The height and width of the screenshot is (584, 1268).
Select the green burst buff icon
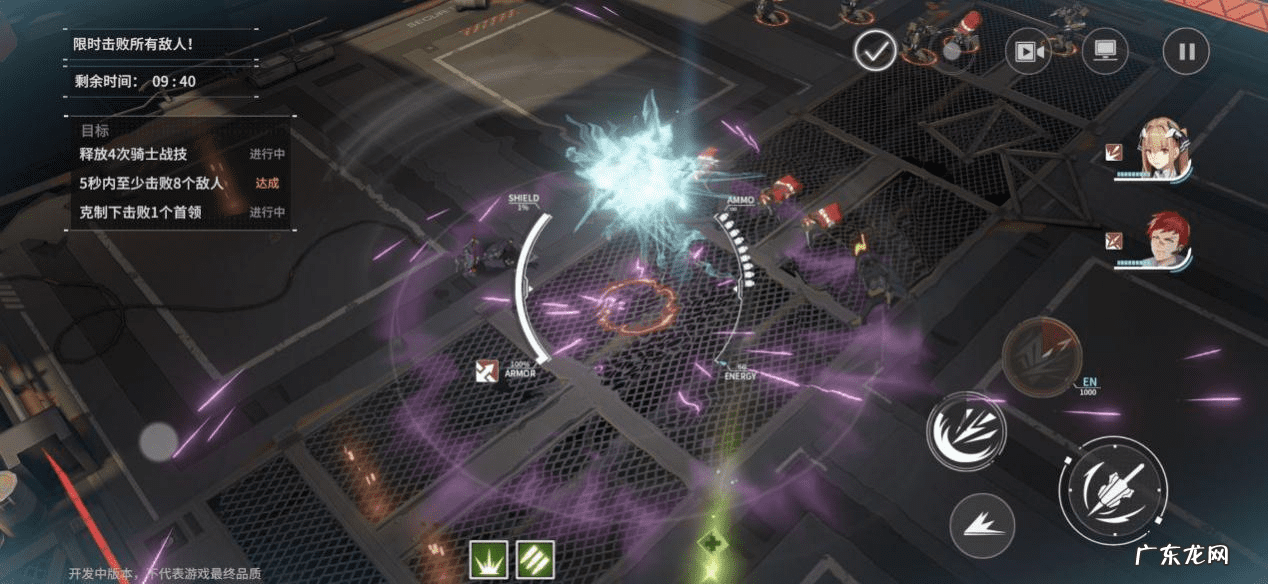(x=489, y=559)
